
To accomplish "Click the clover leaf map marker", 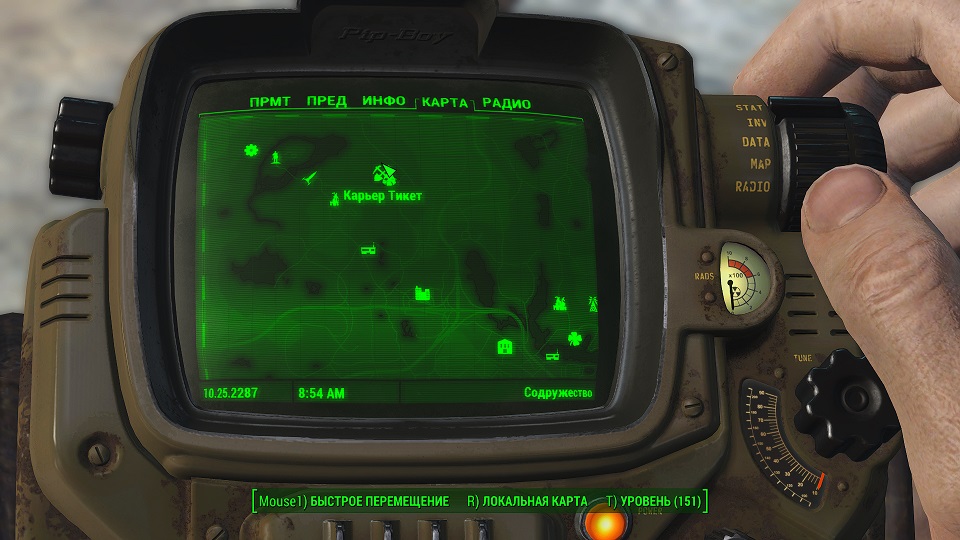I will pyautogui.click(x=574, y=338).
